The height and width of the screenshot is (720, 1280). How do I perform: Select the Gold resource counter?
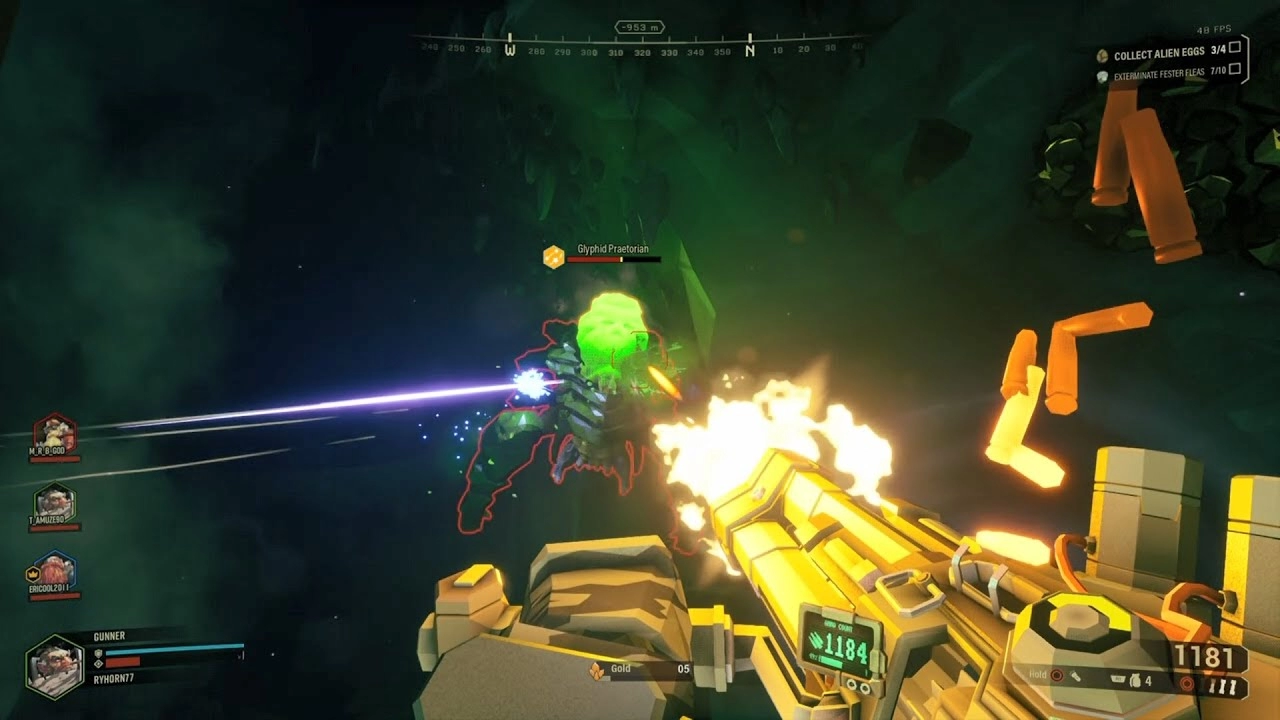coord(640,670)
